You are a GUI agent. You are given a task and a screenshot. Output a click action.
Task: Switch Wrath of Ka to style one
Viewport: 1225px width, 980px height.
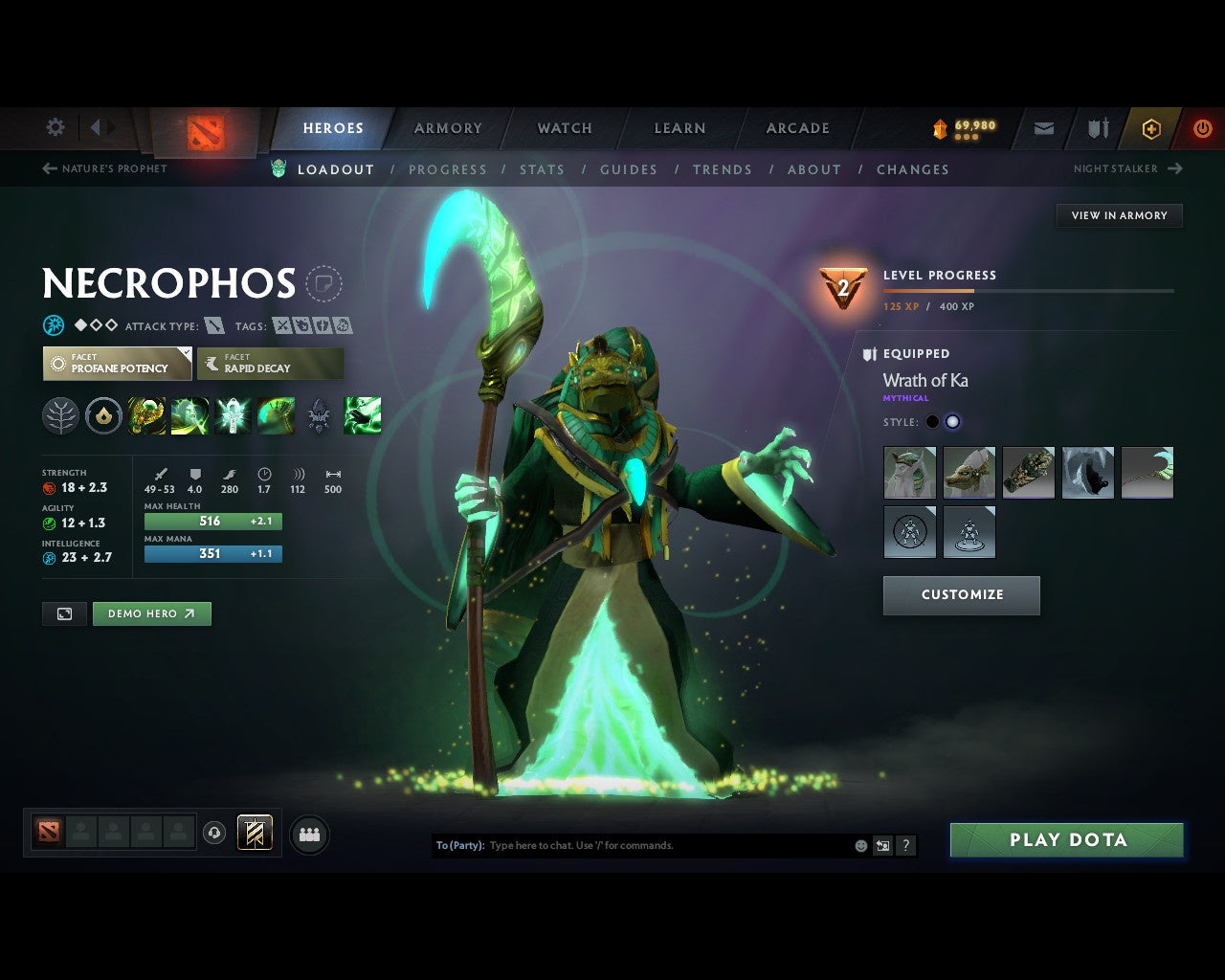931,421
